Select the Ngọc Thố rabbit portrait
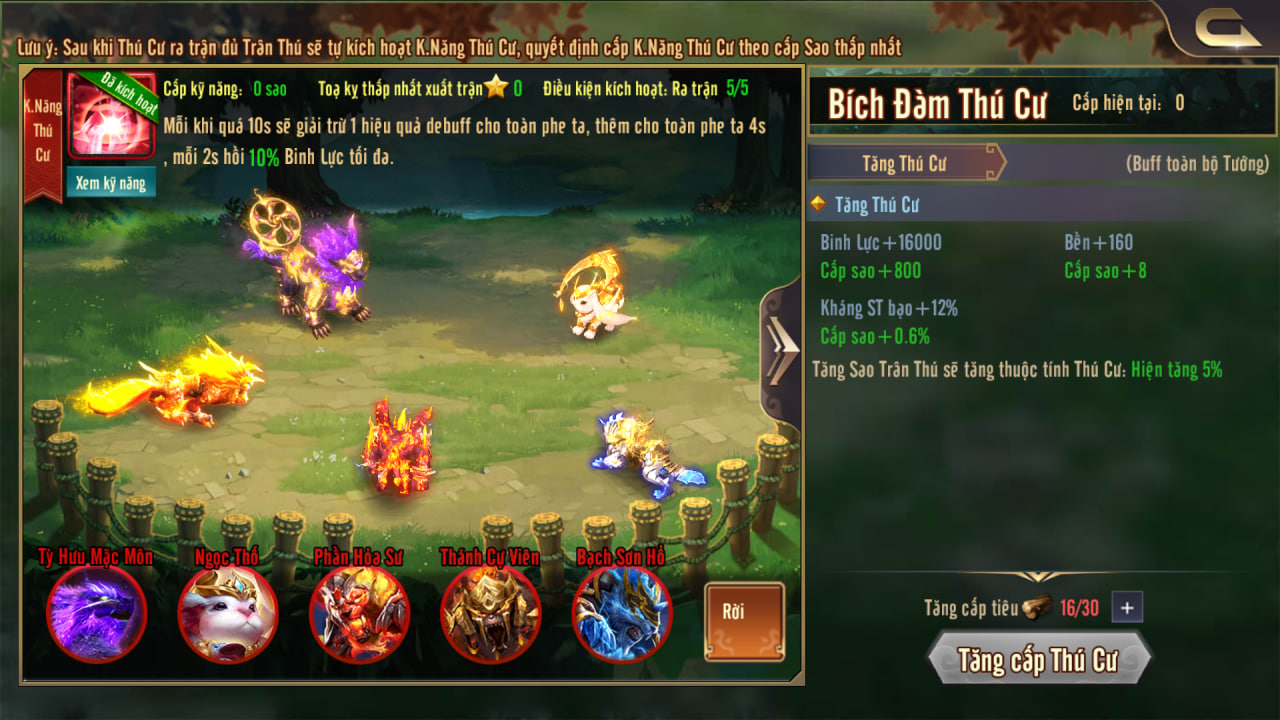 pyautogui.click(x=228, y=613)
